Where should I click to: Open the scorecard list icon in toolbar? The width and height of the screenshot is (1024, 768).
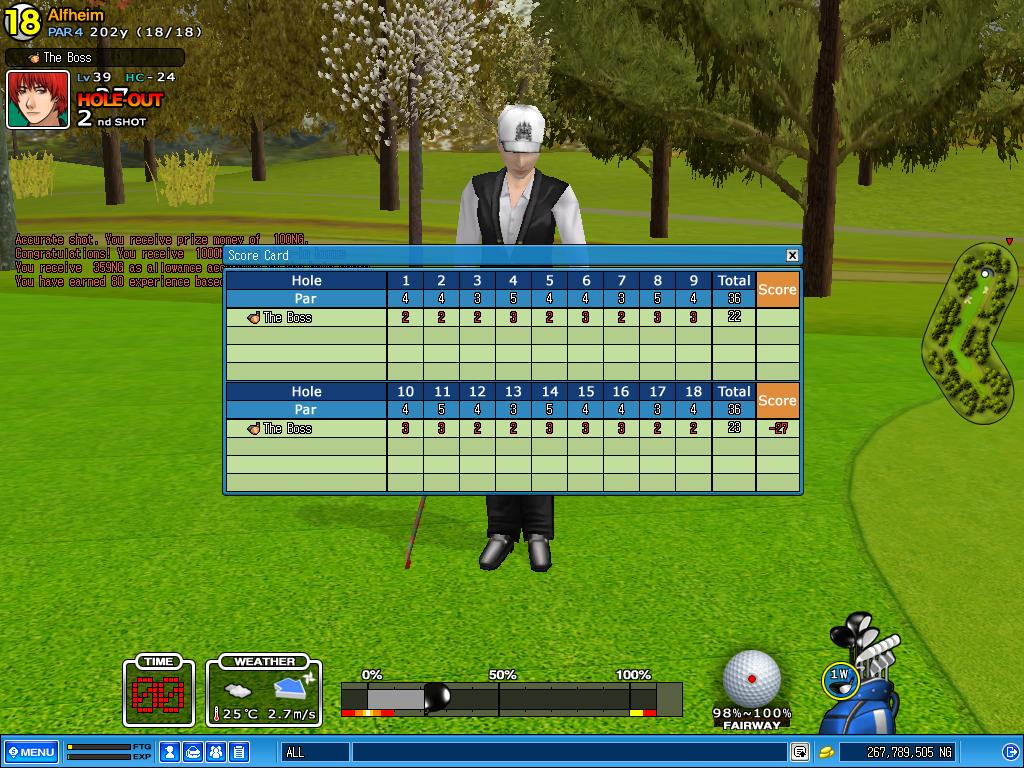click(238, 752)
